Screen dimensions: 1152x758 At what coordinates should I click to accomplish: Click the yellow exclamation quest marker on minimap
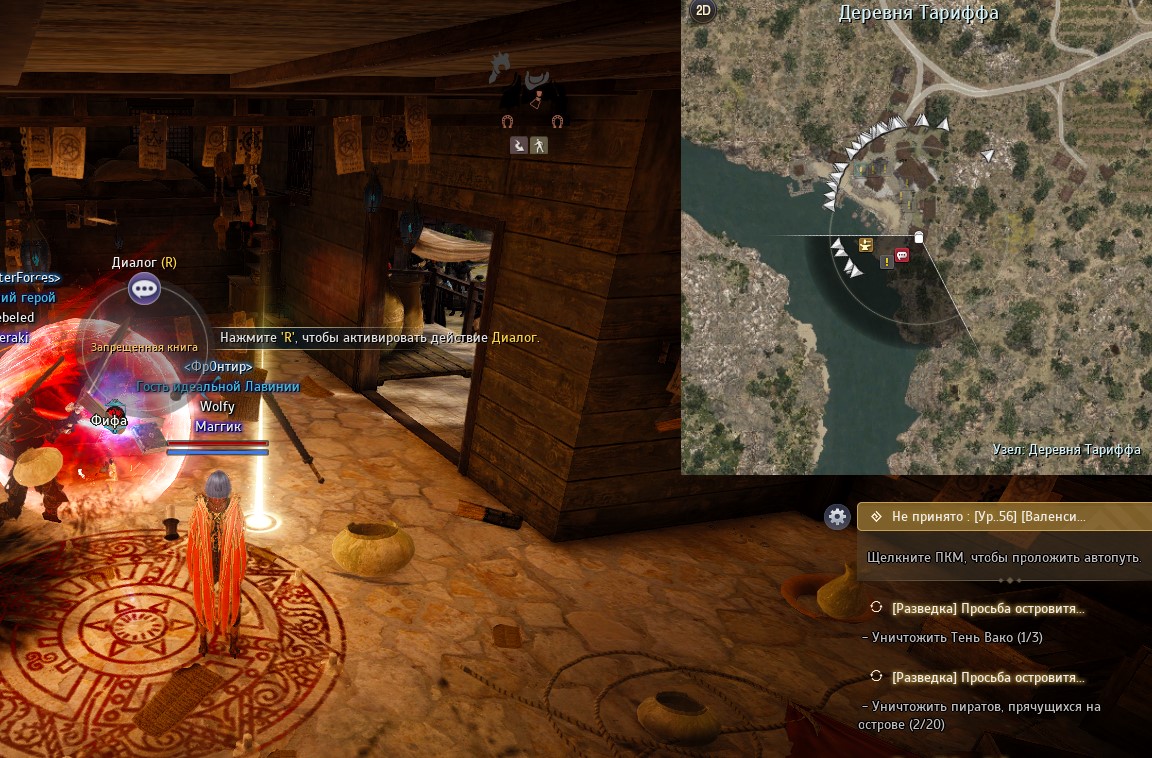point(886,262)
